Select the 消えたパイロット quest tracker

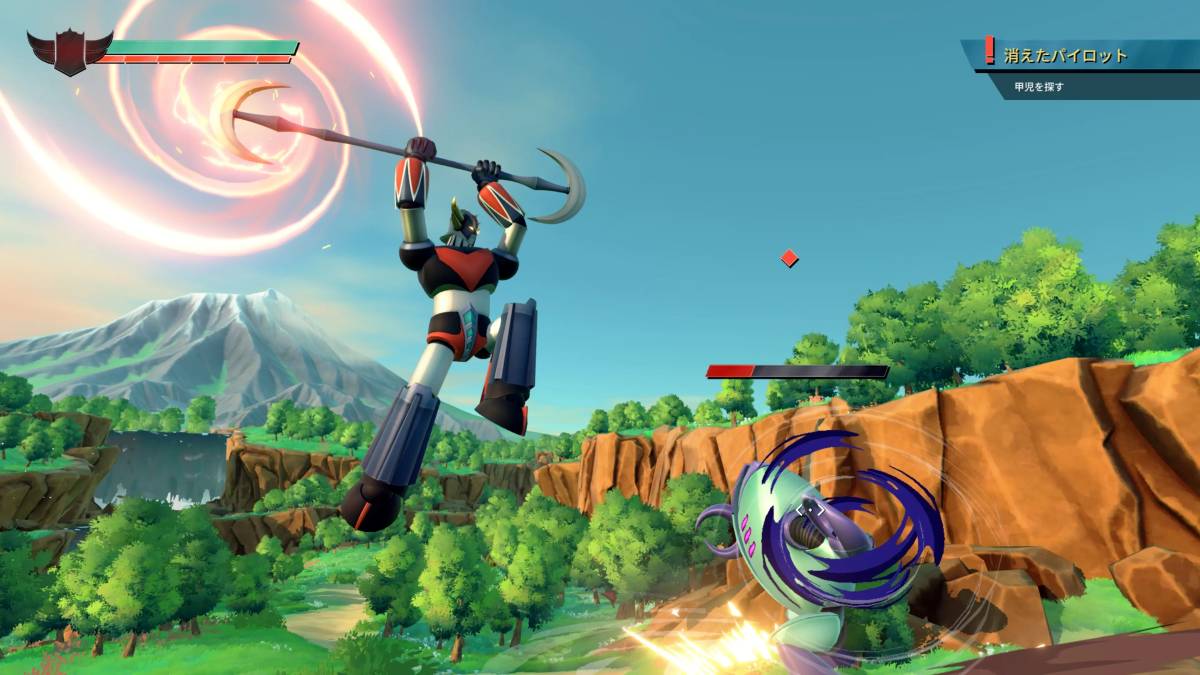pos(1066,56)
